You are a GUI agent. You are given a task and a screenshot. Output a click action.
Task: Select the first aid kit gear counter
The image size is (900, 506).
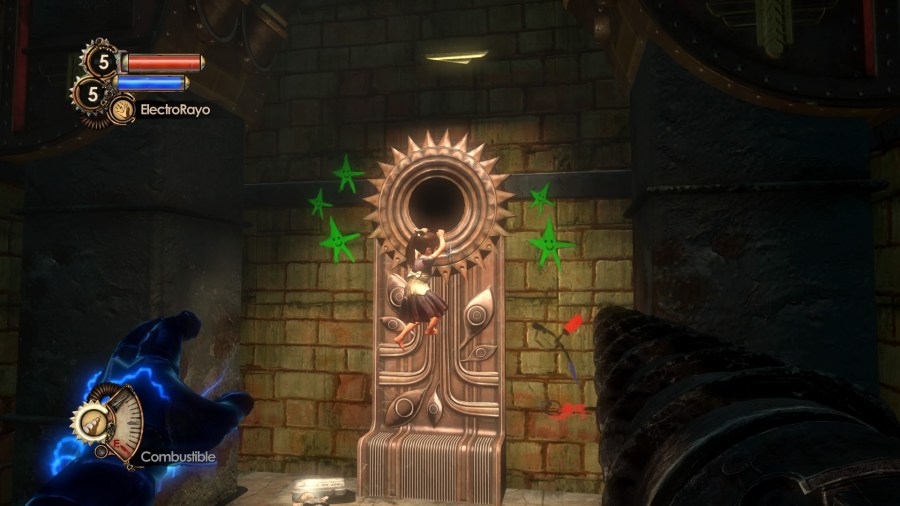(x=102, y=61)
